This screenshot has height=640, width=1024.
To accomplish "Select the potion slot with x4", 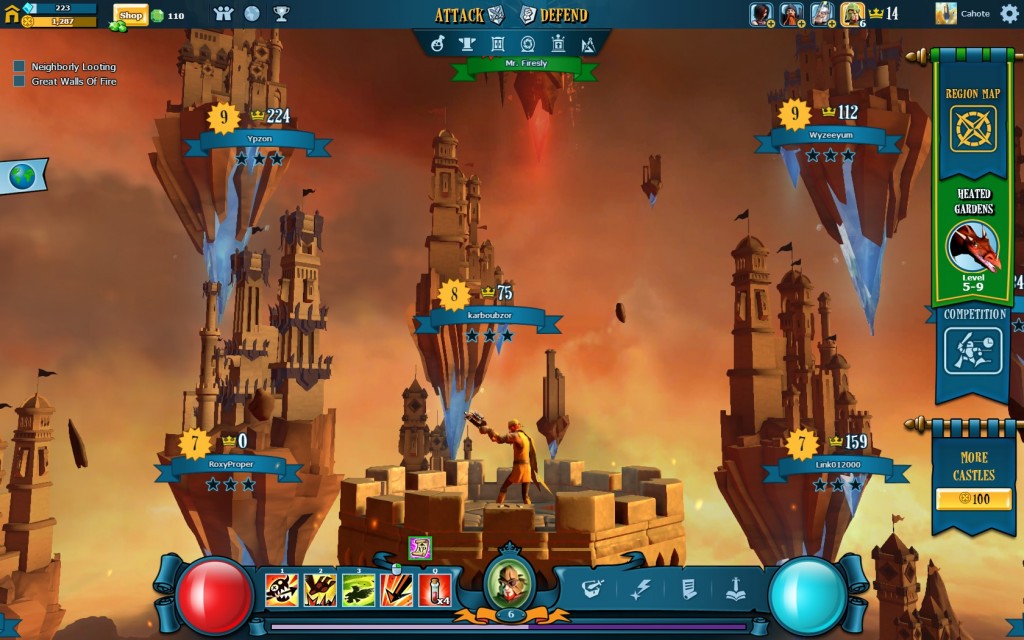I will point(434,589).
